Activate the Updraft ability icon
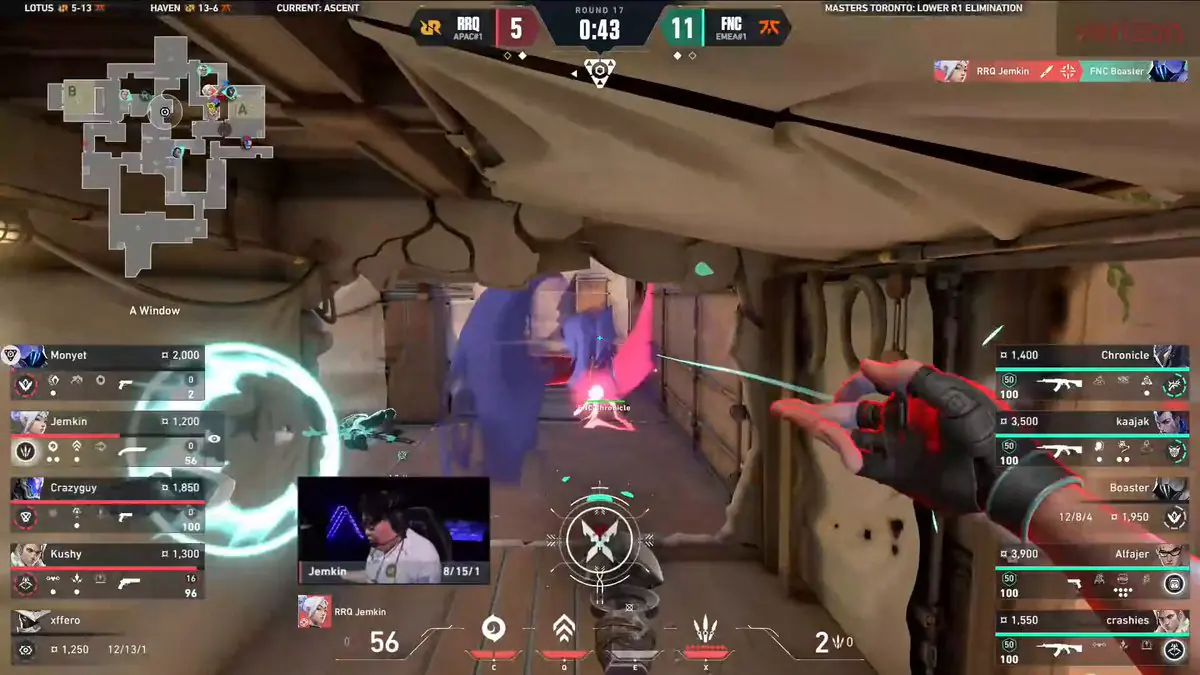Image resolution: width=1200 pixels, height=675 pixels. click(564, 630)
